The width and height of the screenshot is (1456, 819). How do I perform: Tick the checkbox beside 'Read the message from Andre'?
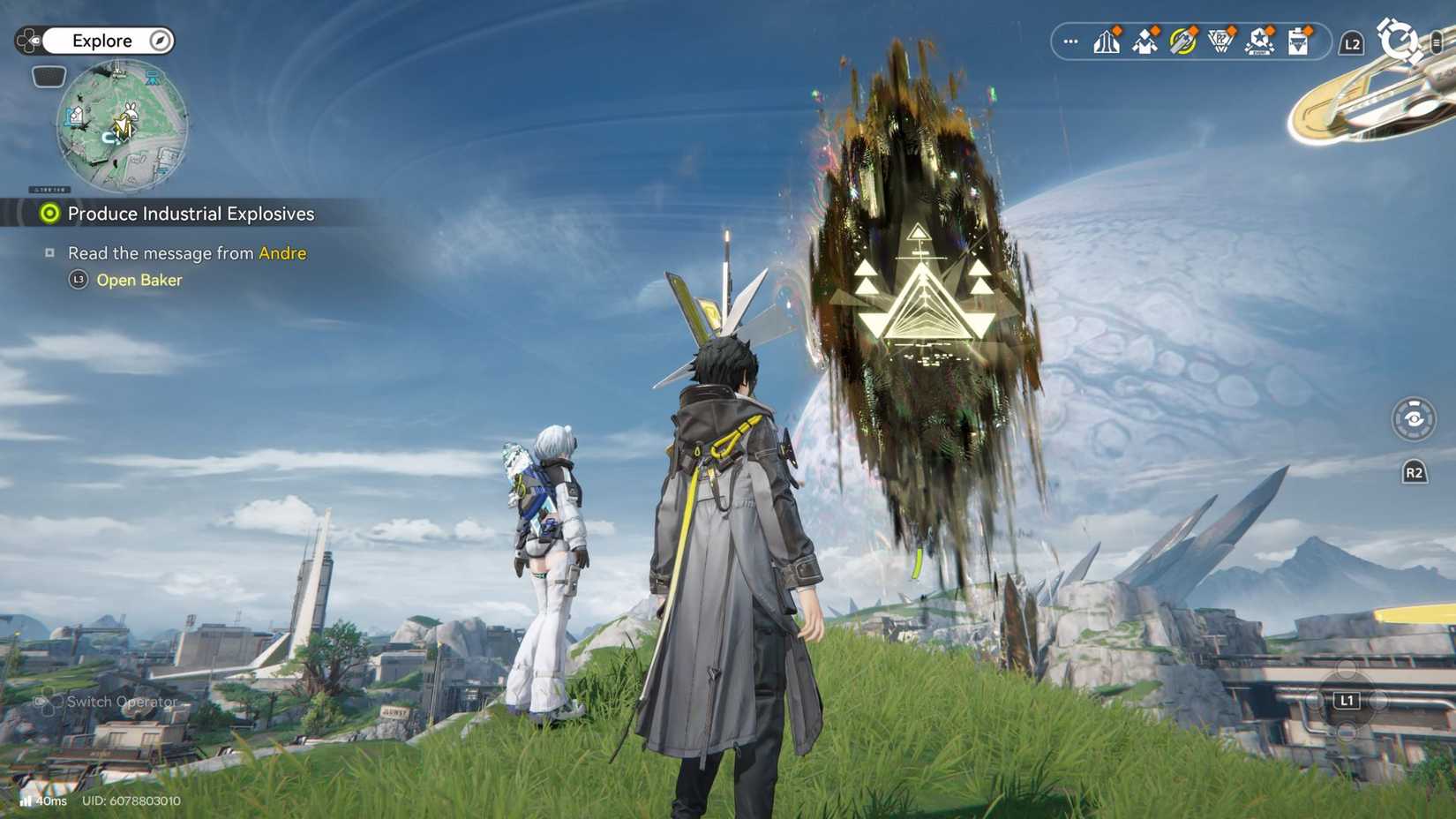tap(50, 252)
